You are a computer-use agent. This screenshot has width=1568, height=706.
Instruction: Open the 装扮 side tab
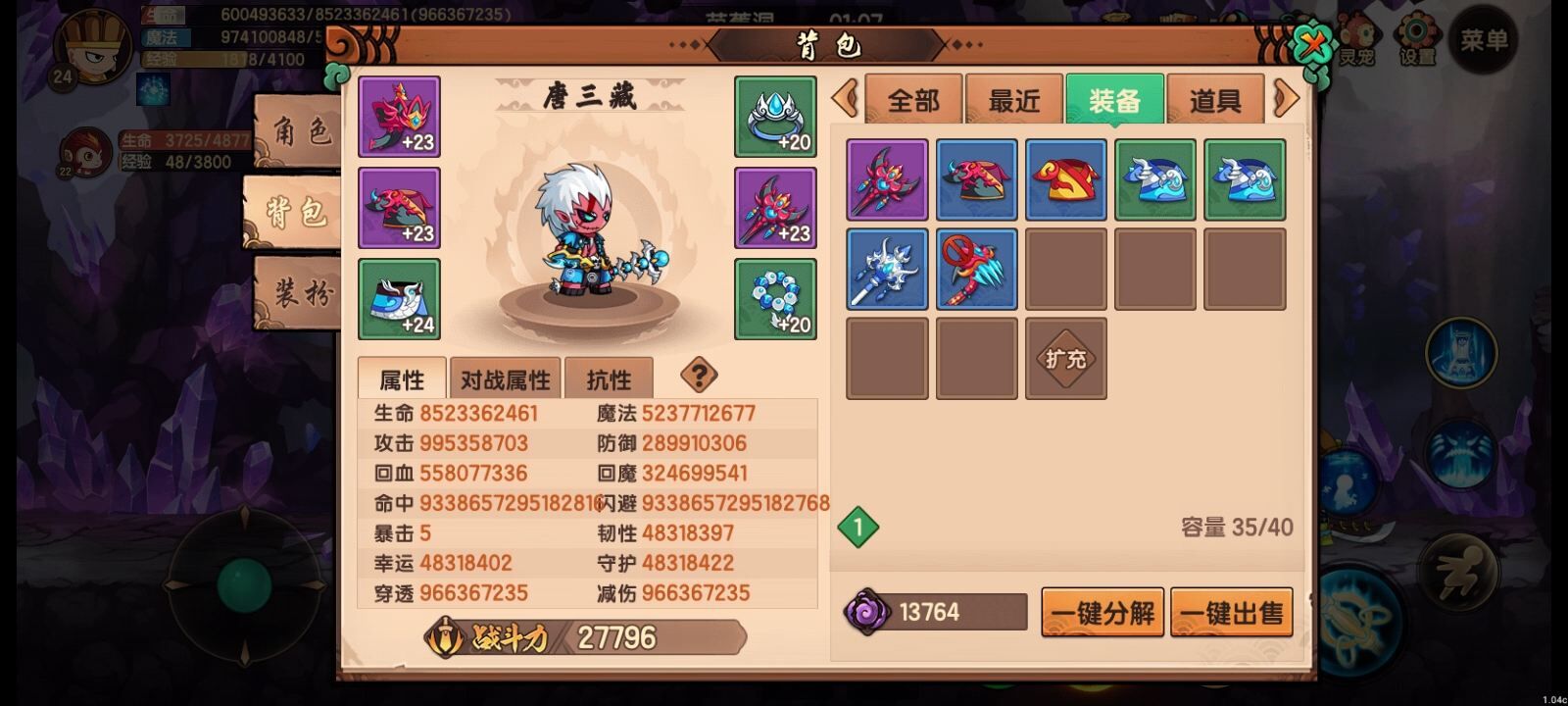point(299,292)
